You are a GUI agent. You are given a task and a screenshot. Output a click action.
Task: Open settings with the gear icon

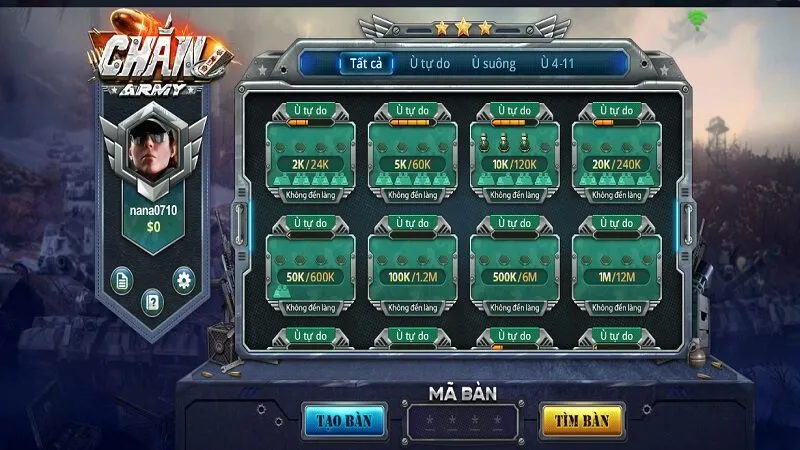point(183,279)
